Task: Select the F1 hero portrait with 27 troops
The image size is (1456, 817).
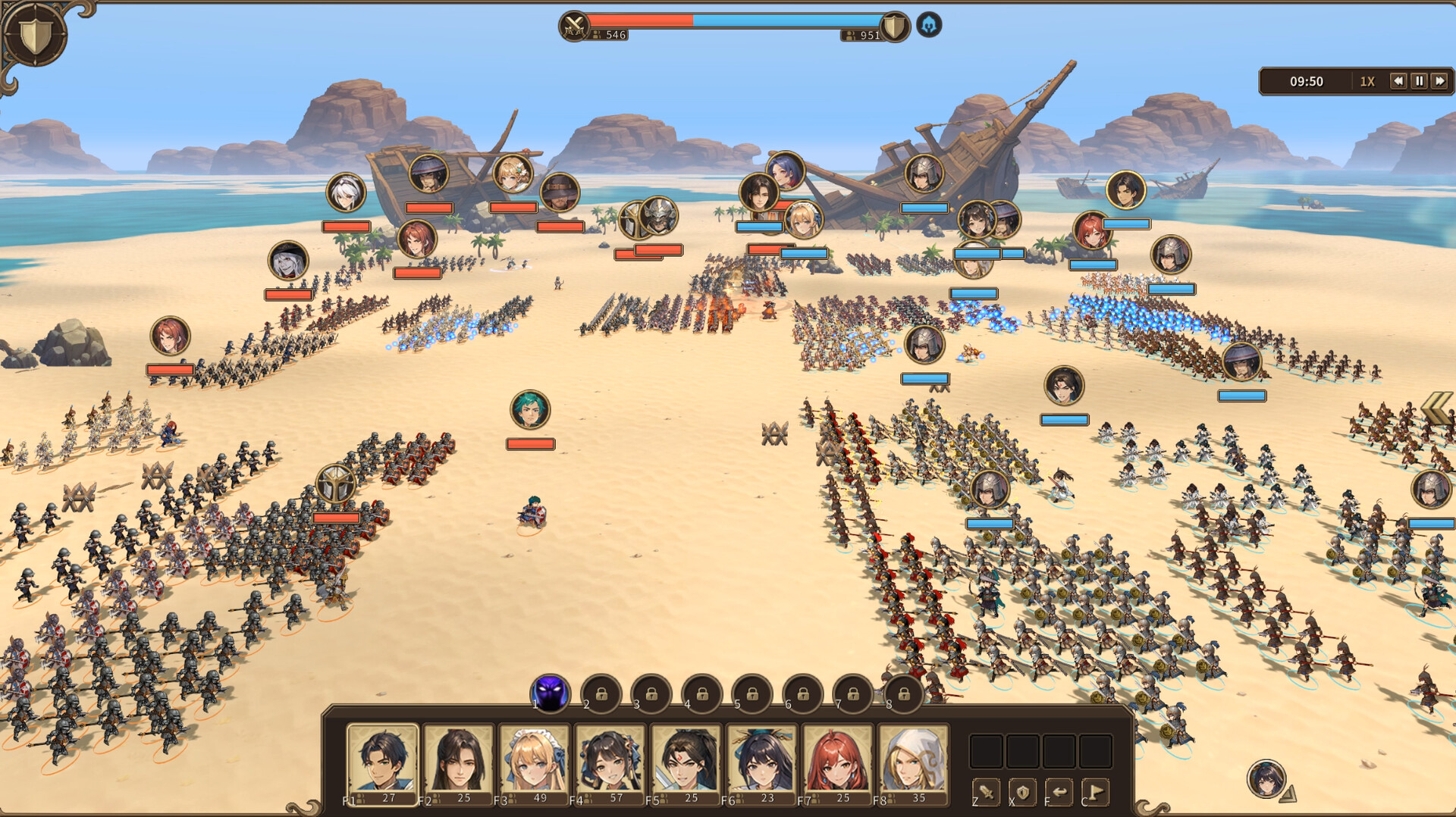Action: point(382,762)
